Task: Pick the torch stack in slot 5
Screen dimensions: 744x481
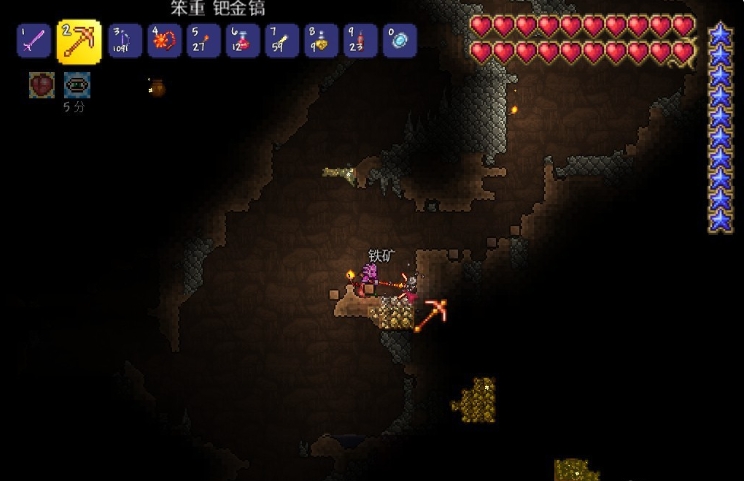Action: 204,41
